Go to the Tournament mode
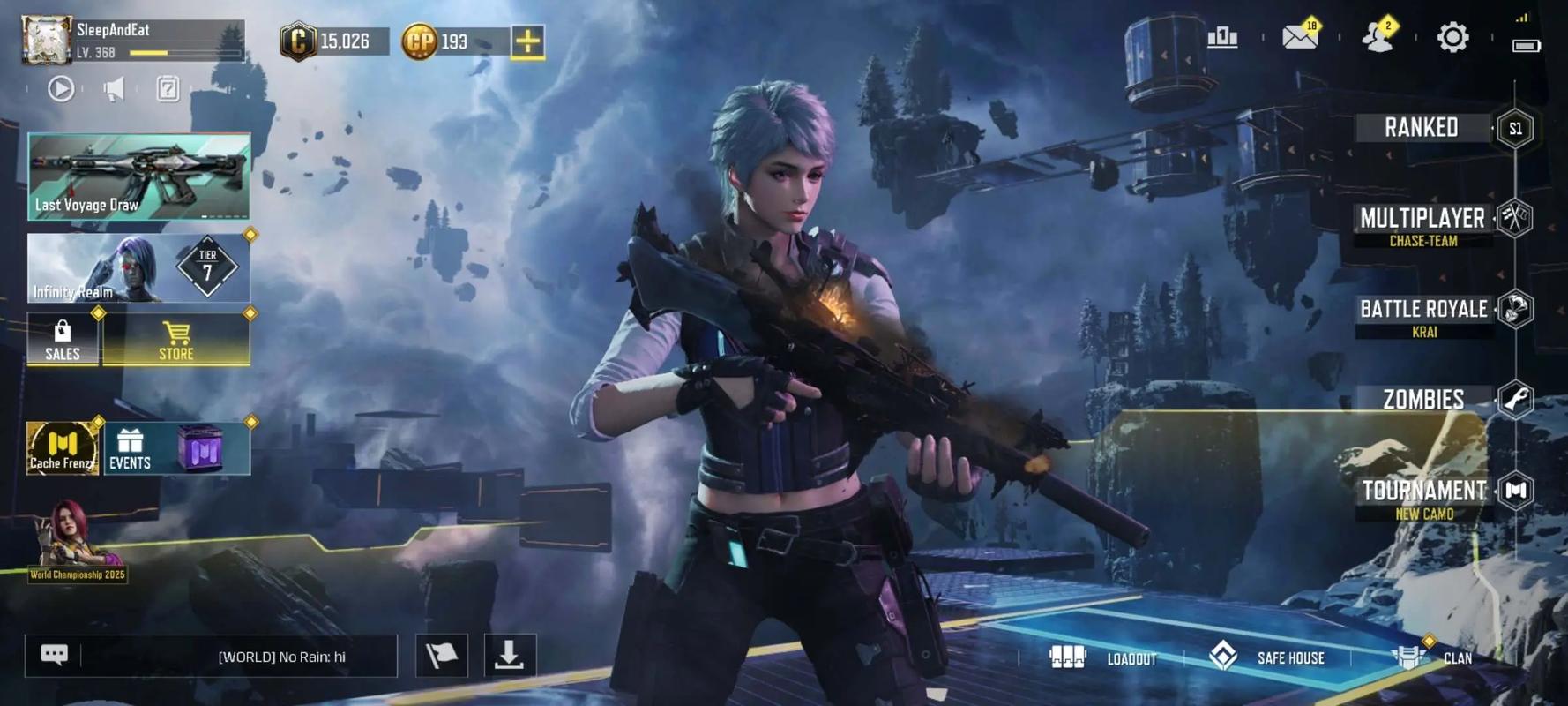The width and height of the screenshot is (1568, 706). click(1424, 492)
